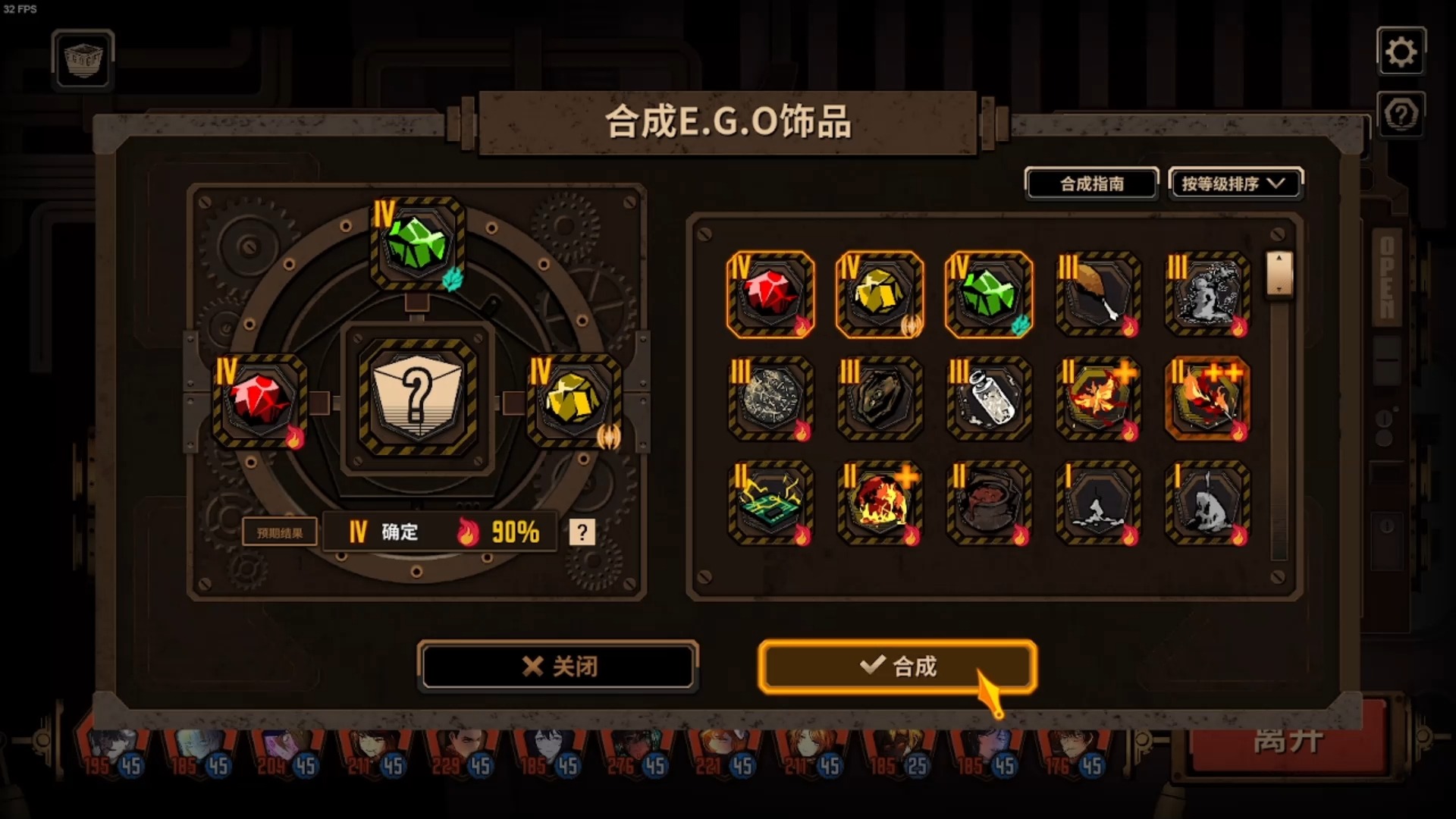
Task: Select the burning moth II+ gift
Action: point(1098,400)
